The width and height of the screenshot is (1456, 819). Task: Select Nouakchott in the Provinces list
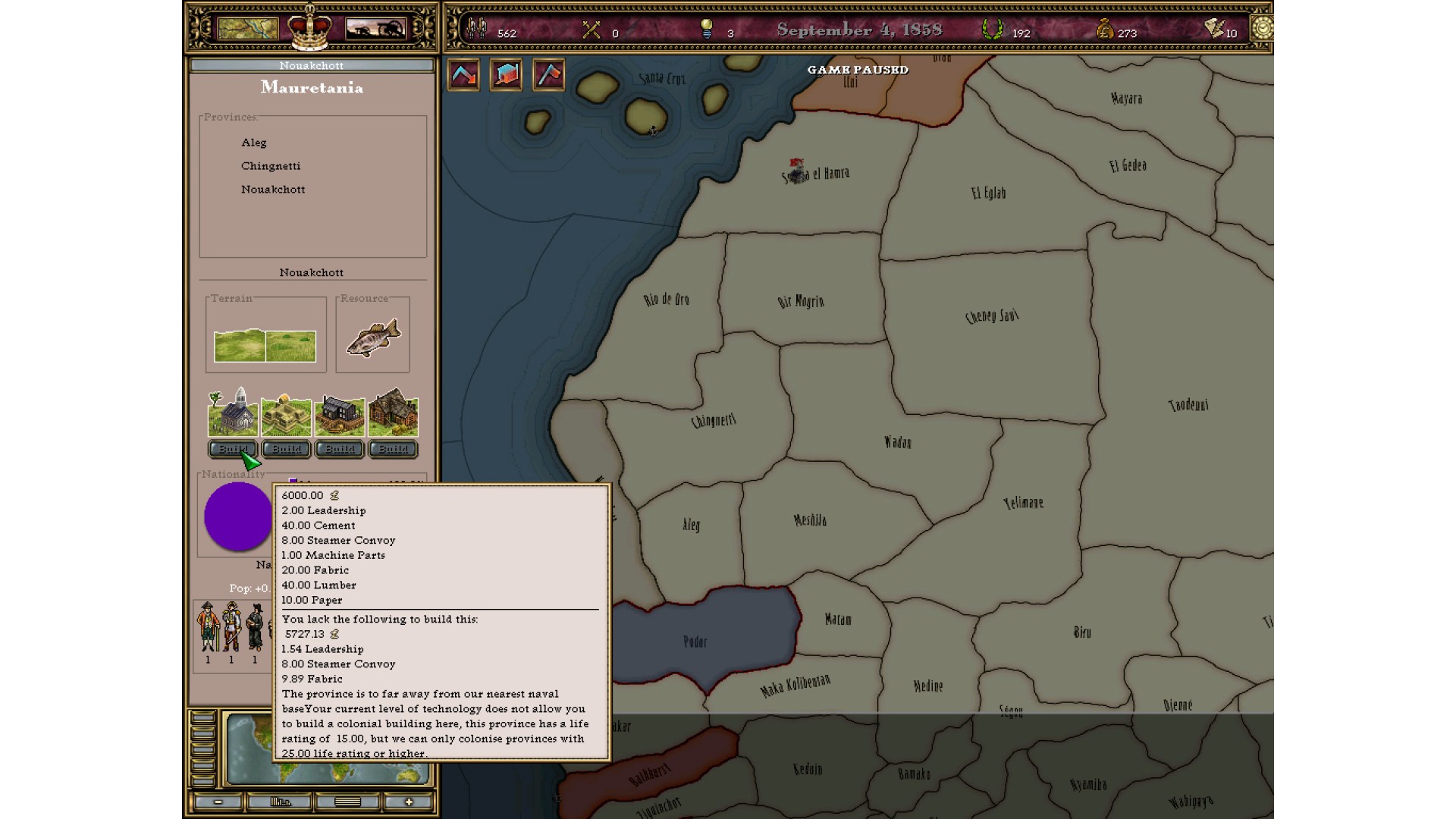pyautogui.click(x=273, y=190)
